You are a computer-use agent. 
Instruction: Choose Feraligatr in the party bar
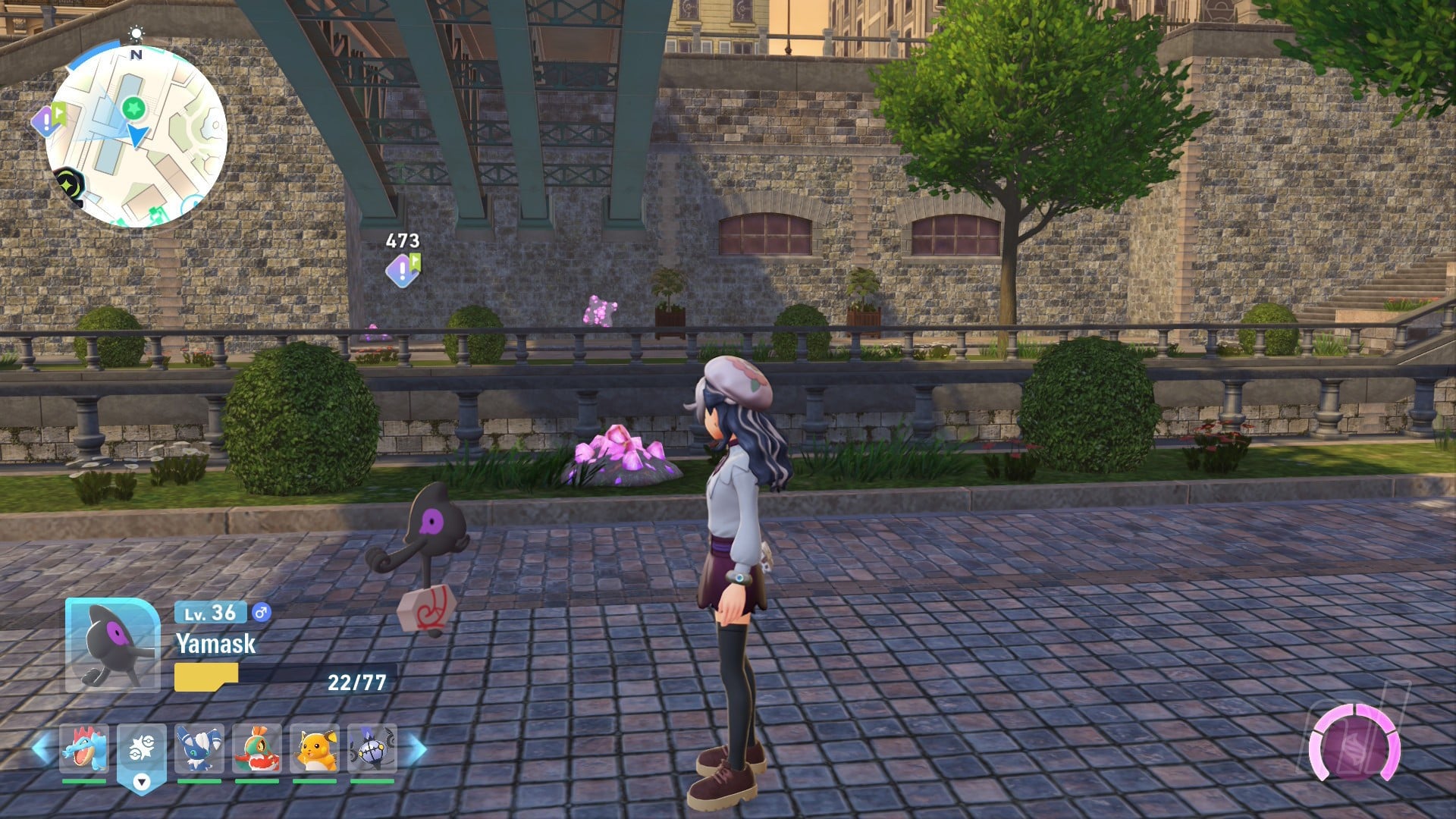(x=83, y=748)
